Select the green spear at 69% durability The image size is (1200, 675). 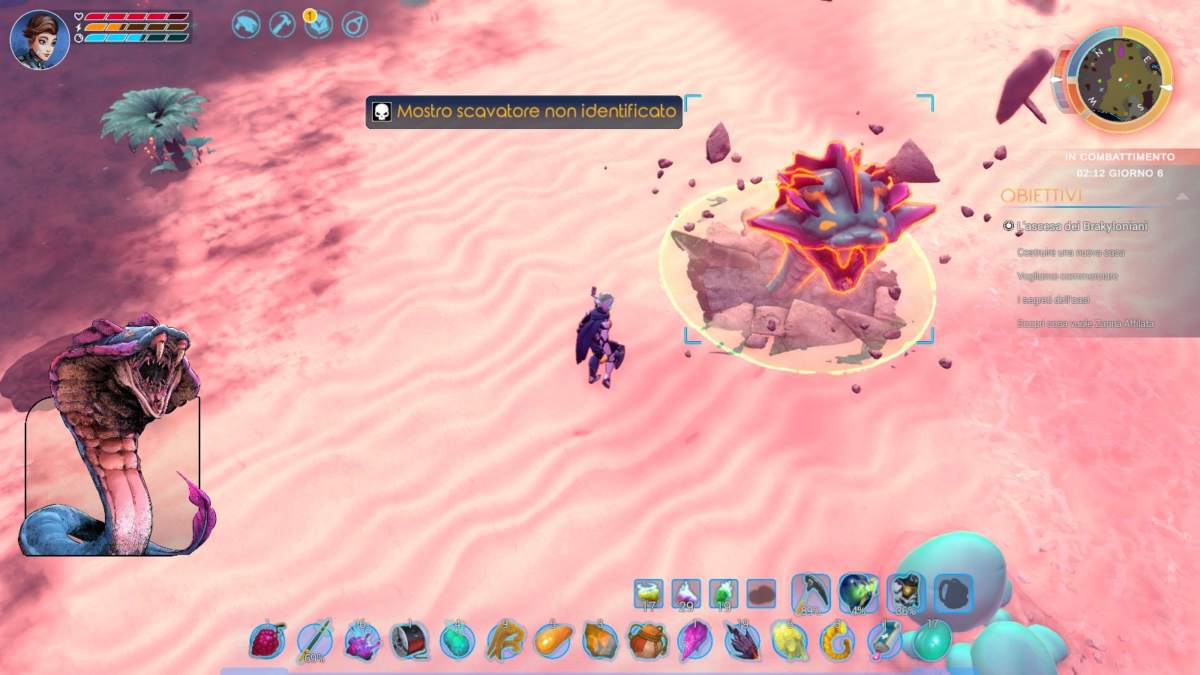(314, 640)
